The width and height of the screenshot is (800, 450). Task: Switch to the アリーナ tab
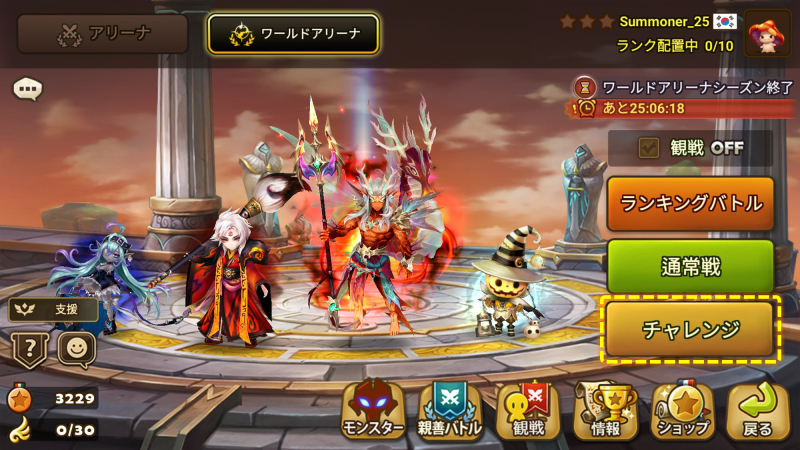pyautogui.click(x=103, y=34)
